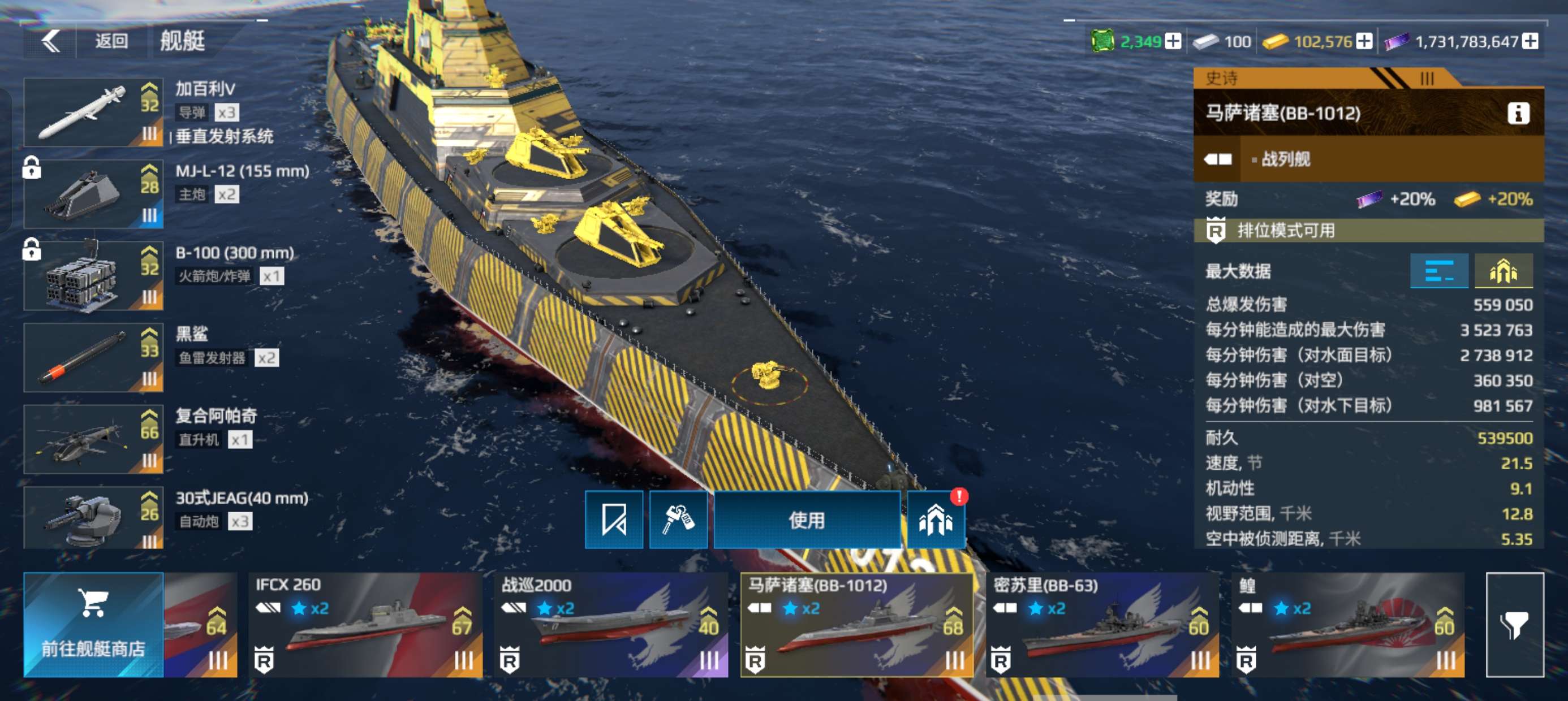Add more gold bars with the plus button
The width and height of the screenshot is (1568, 701).
point(1365,41)
